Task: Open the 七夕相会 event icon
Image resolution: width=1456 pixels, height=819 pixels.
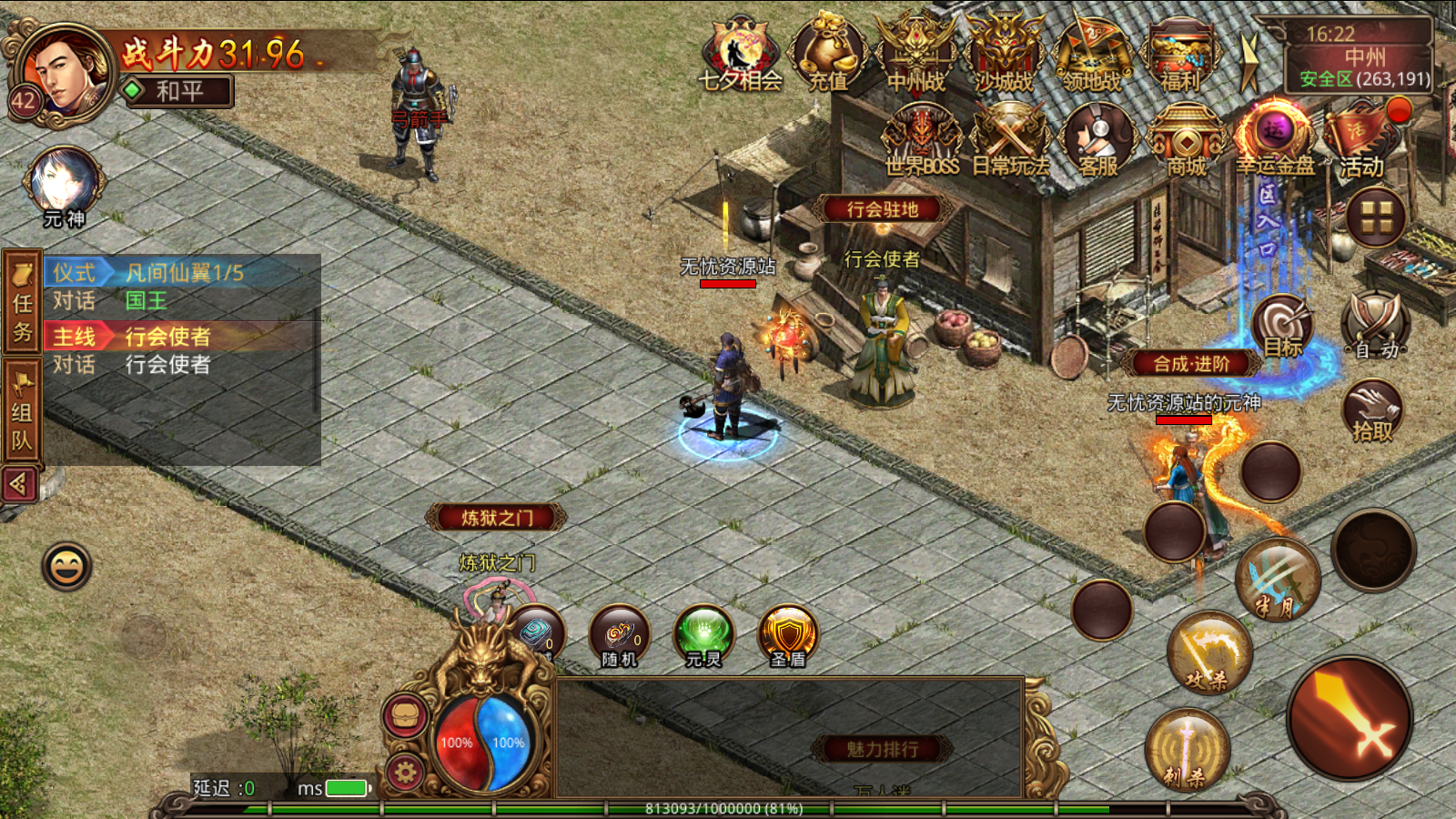Action: (x=740, y=53)
